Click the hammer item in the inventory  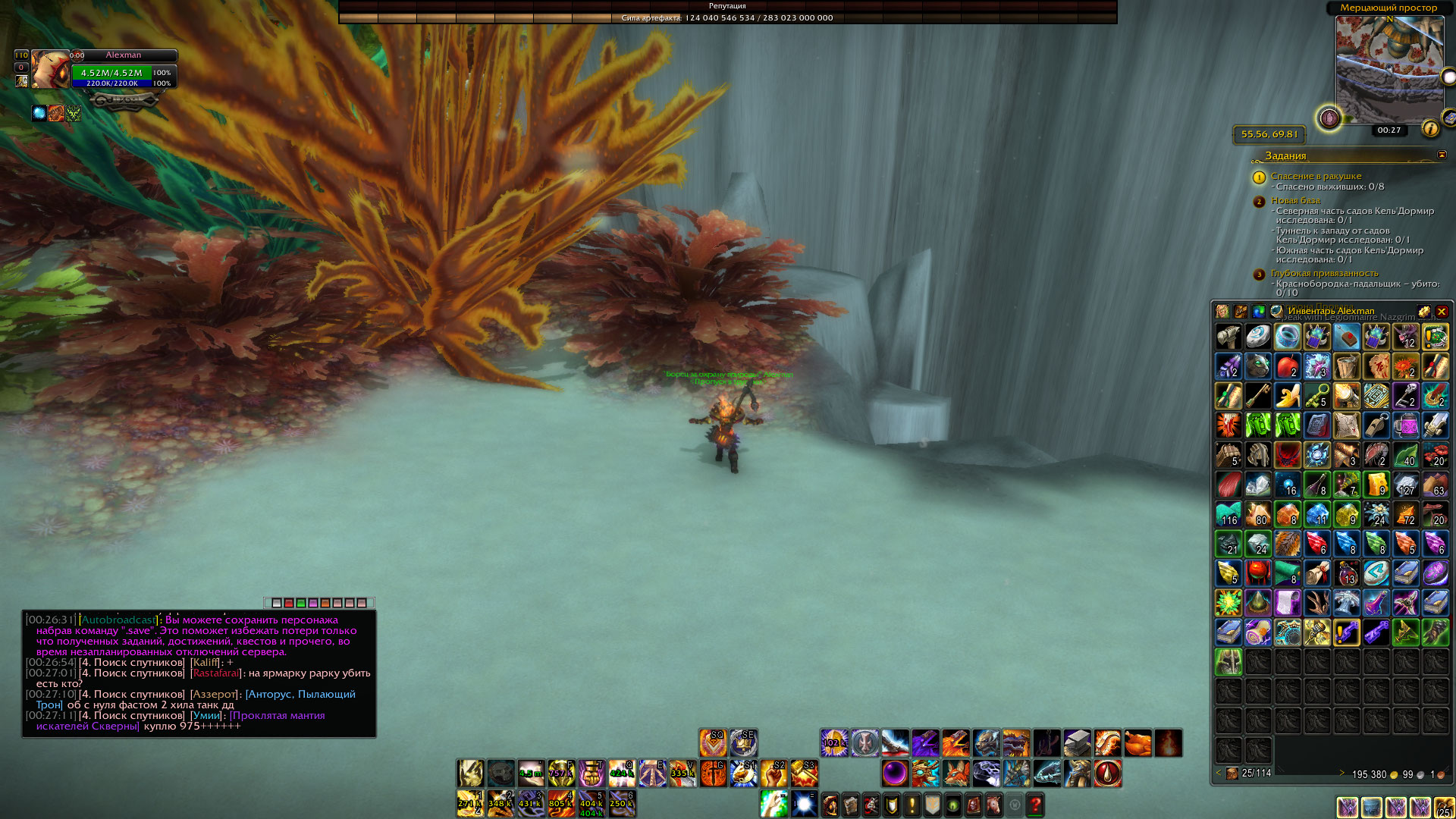point(1228,337)
